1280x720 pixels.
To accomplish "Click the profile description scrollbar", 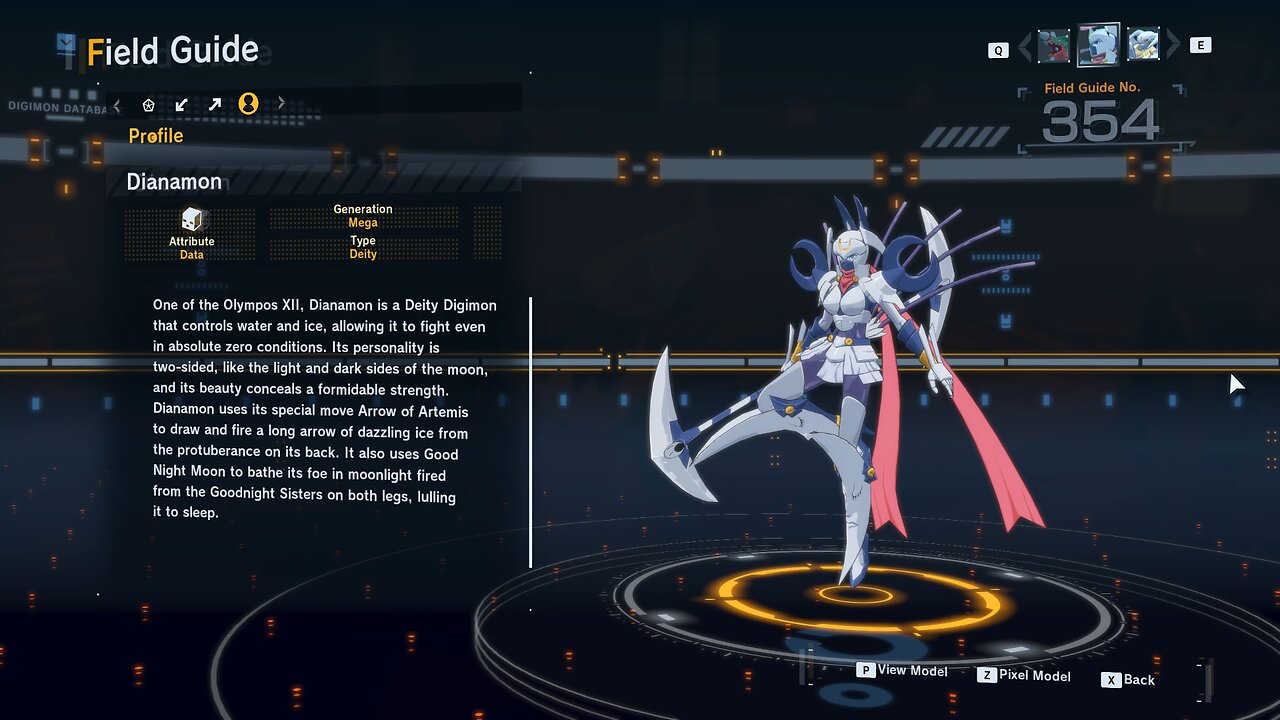I will (530, 432).
